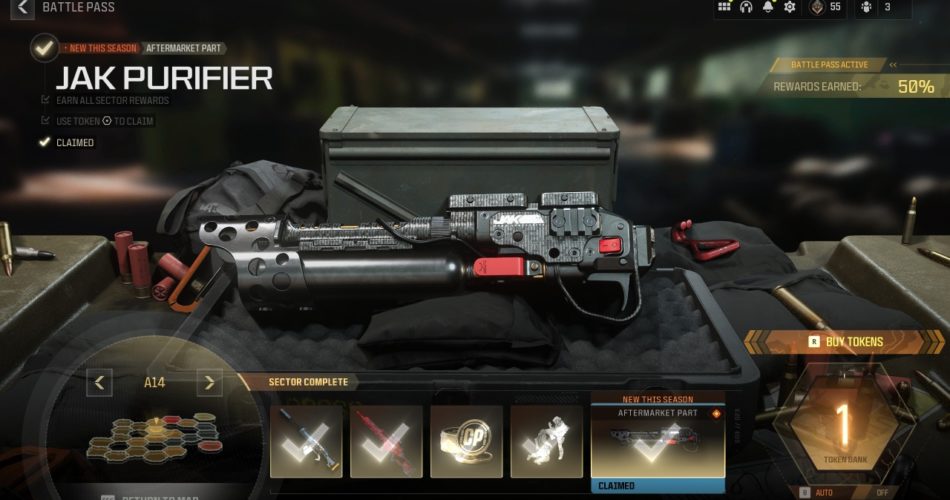This screenshot has height=500, width=950.
Task: Select the red weapon blueprint reward tile
Action: 386,441
